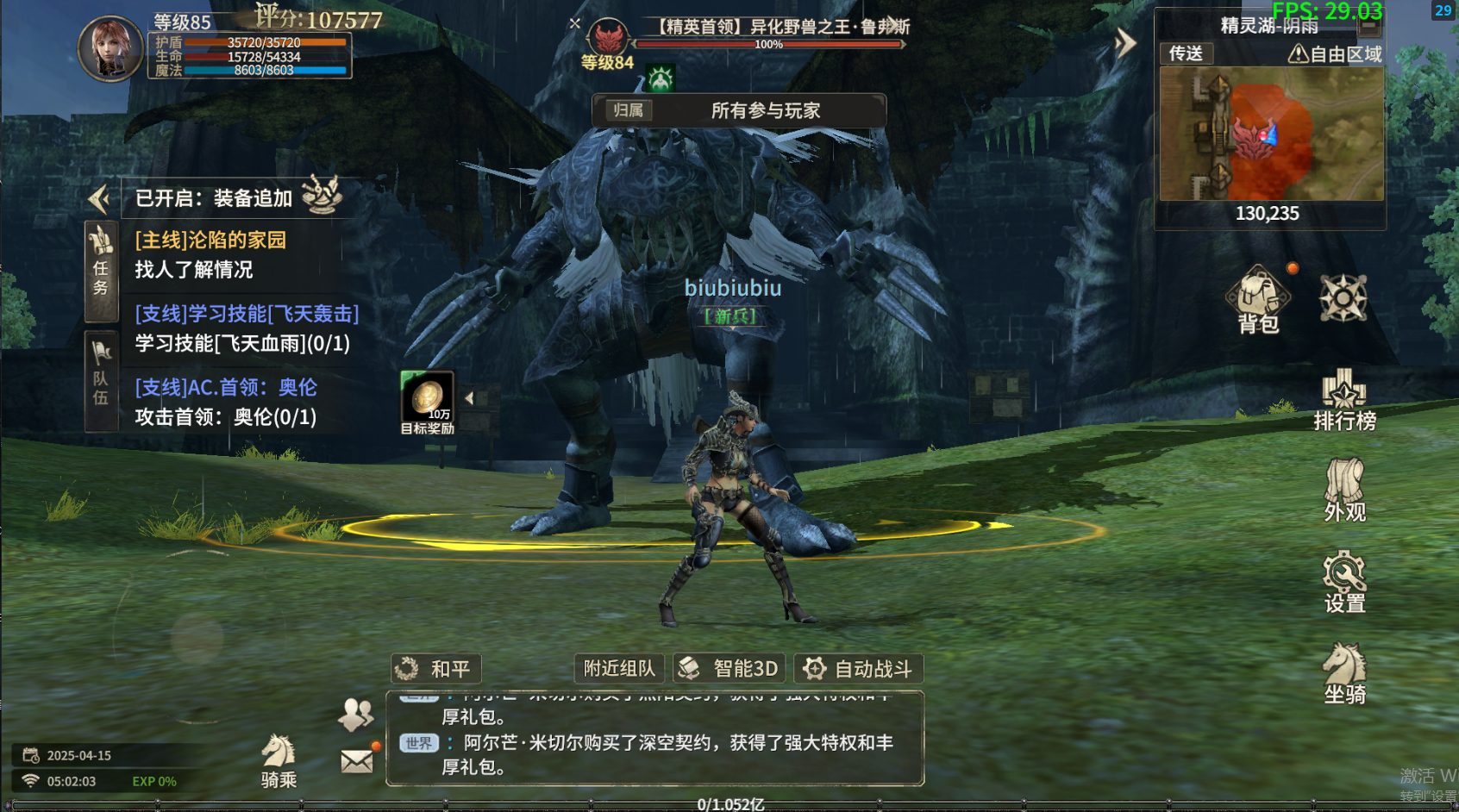
Task: Click the 骑乘 ride horse icon
Action: (279, 760)
